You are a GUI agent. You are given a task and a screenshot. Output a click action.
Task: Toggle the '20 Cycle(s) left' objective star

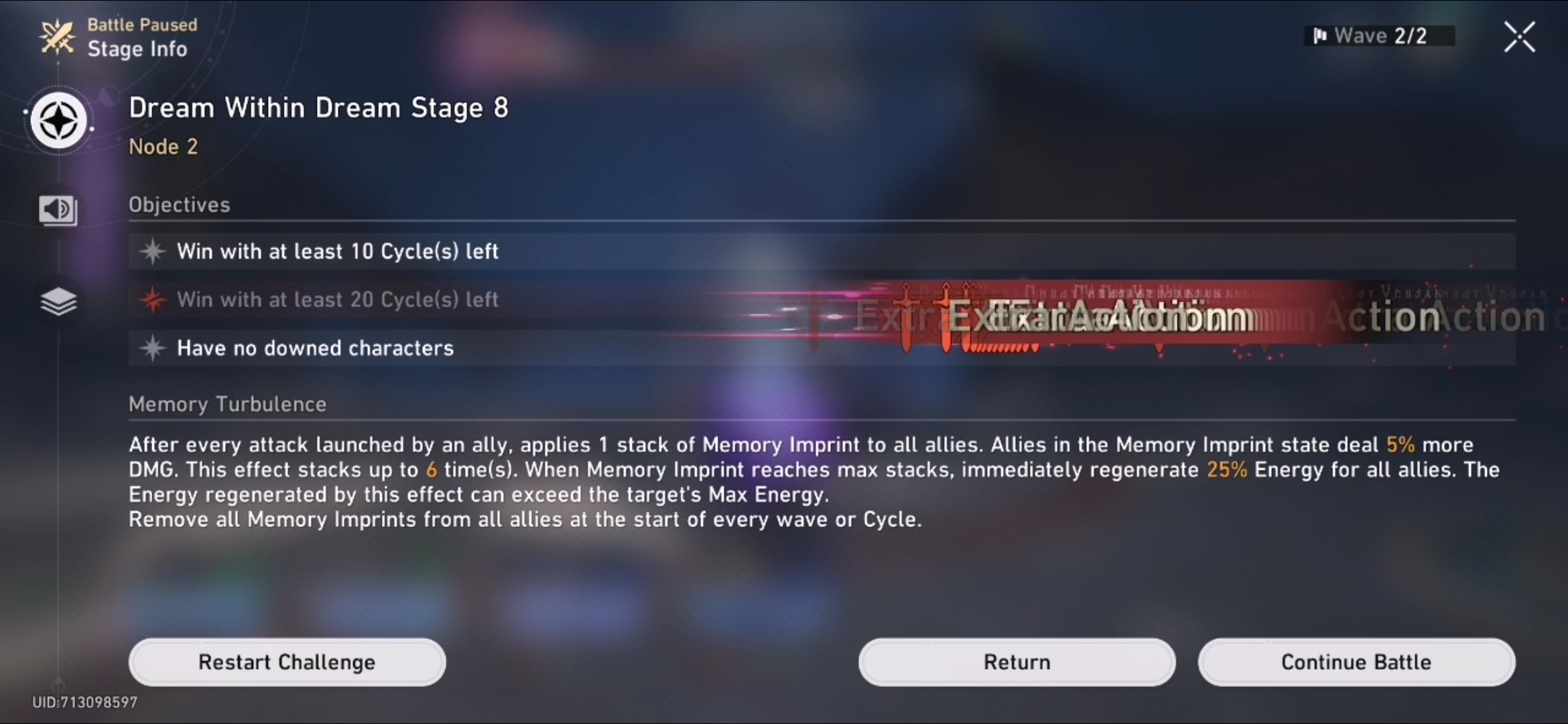pyautogui.click(x=153, y=300)
